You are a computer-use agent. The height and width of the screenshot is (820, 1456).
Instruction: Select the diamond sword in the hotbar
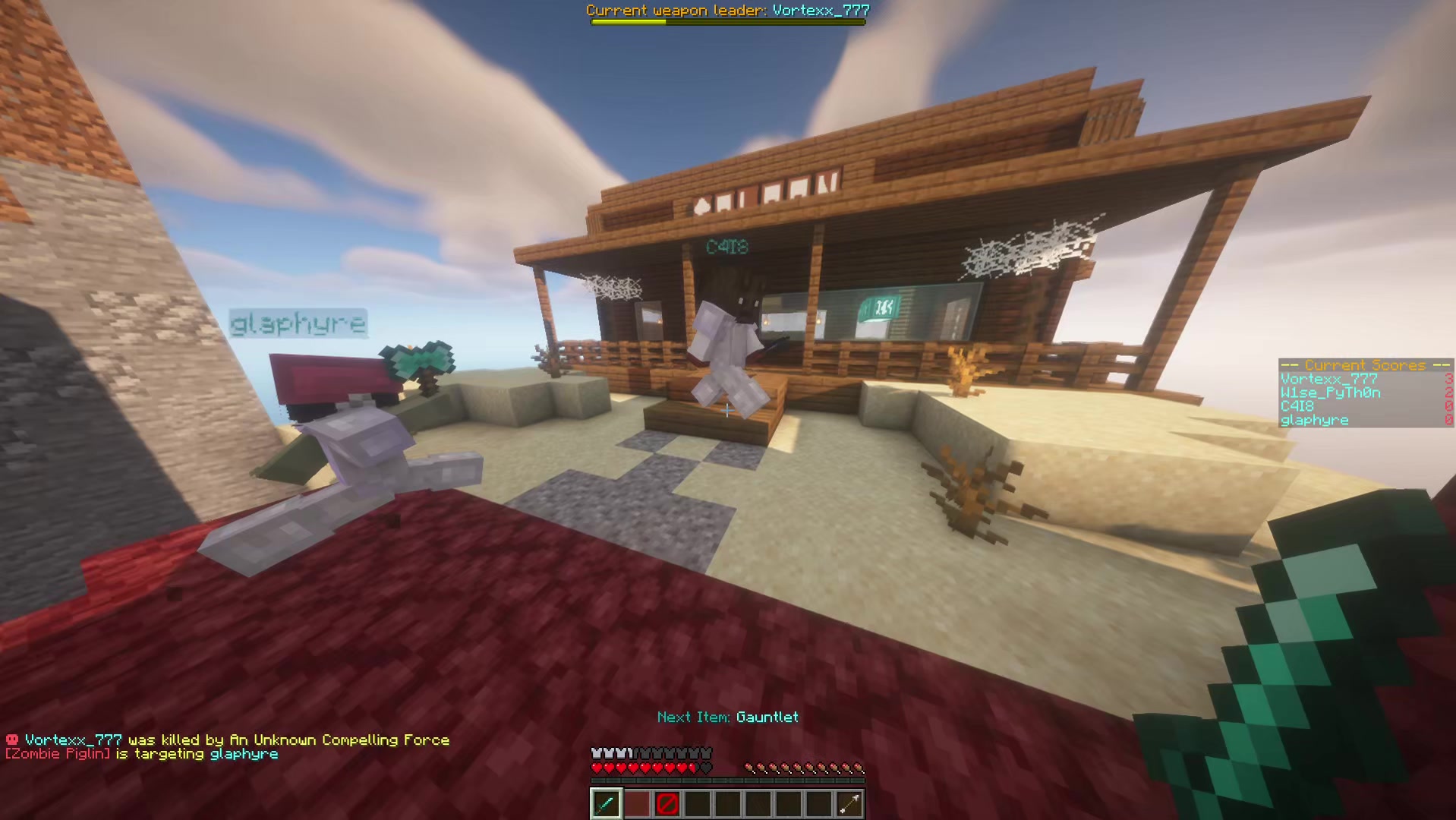point(606,803)
